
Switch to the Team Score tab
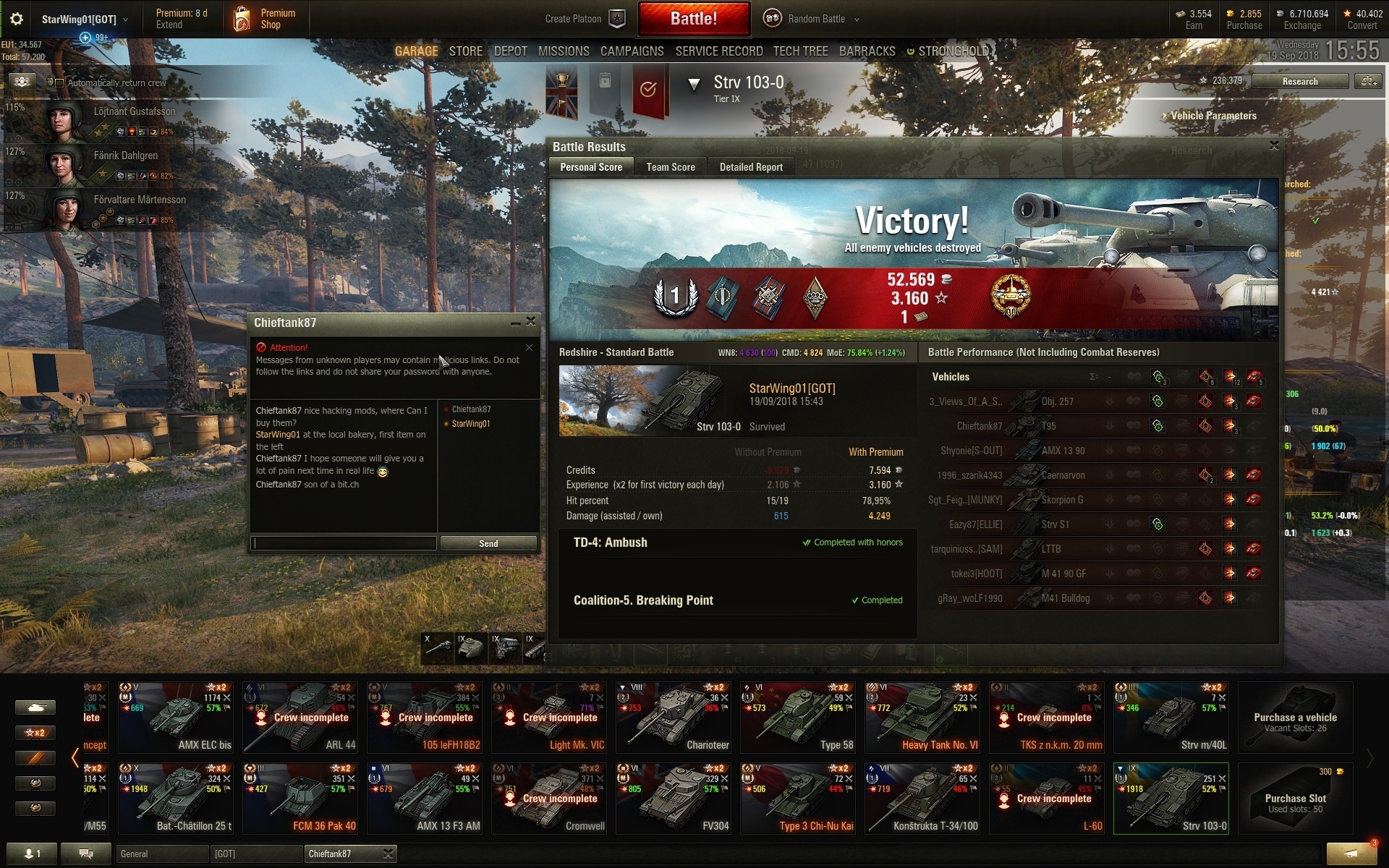coord(670,167)
